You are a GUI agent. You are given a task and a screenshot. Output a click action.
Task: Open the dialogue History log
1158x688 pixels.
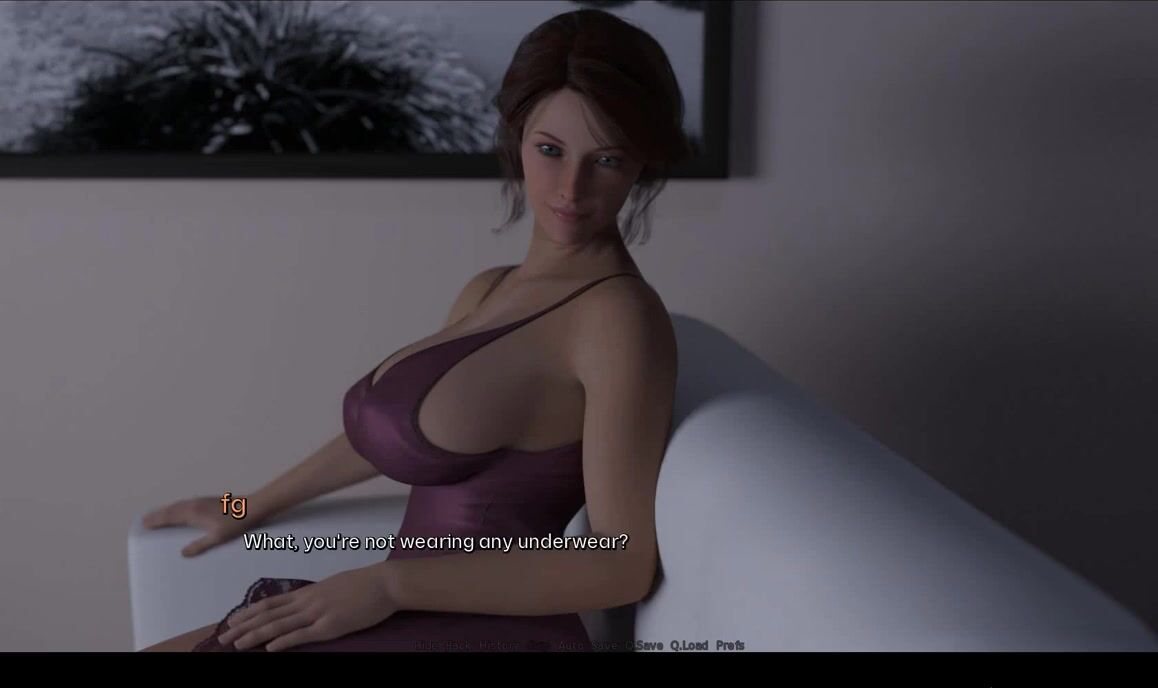499,646
